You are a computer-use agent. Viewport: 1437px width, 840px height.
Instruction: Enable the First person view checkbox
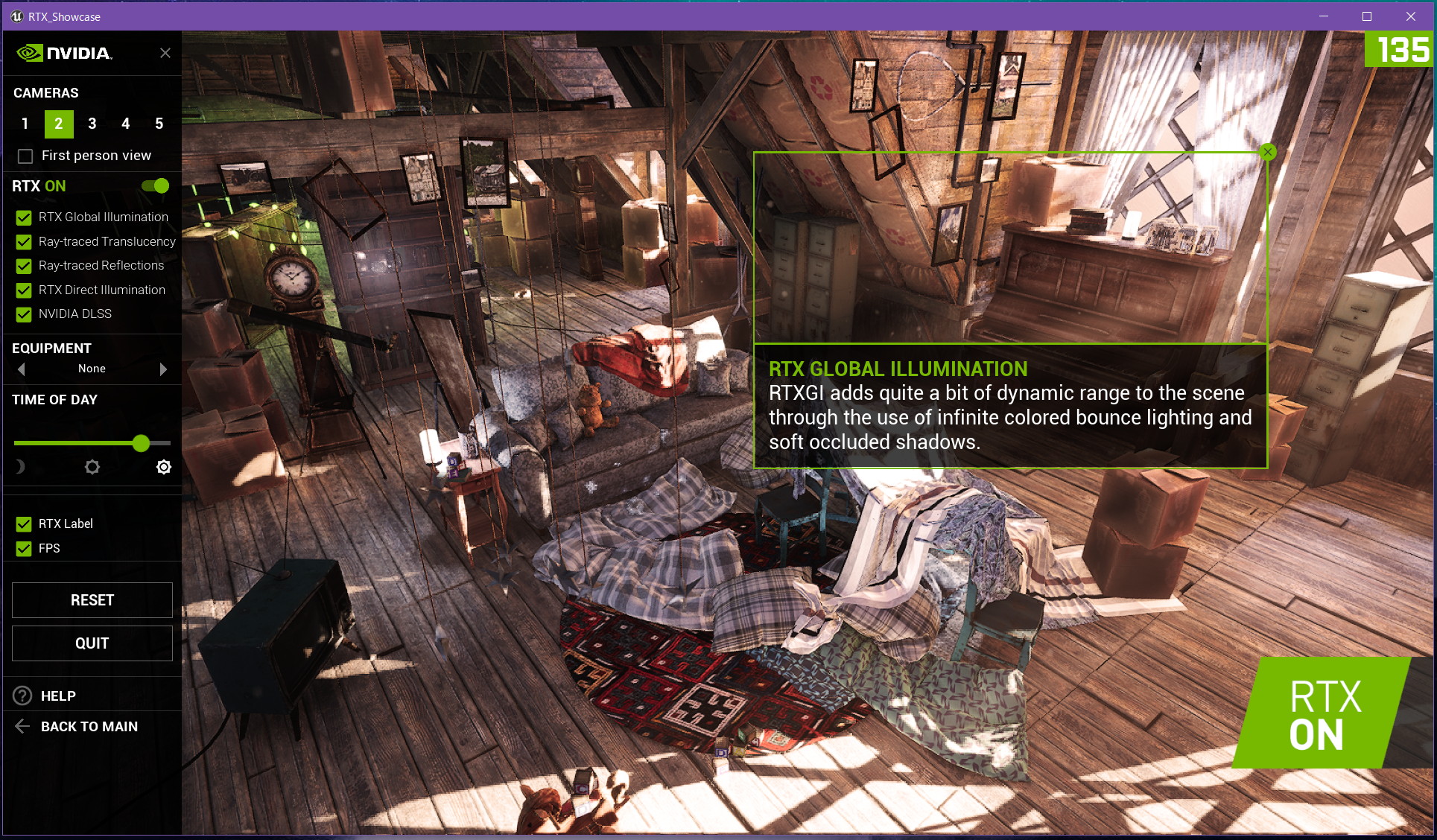click(26, 156)
